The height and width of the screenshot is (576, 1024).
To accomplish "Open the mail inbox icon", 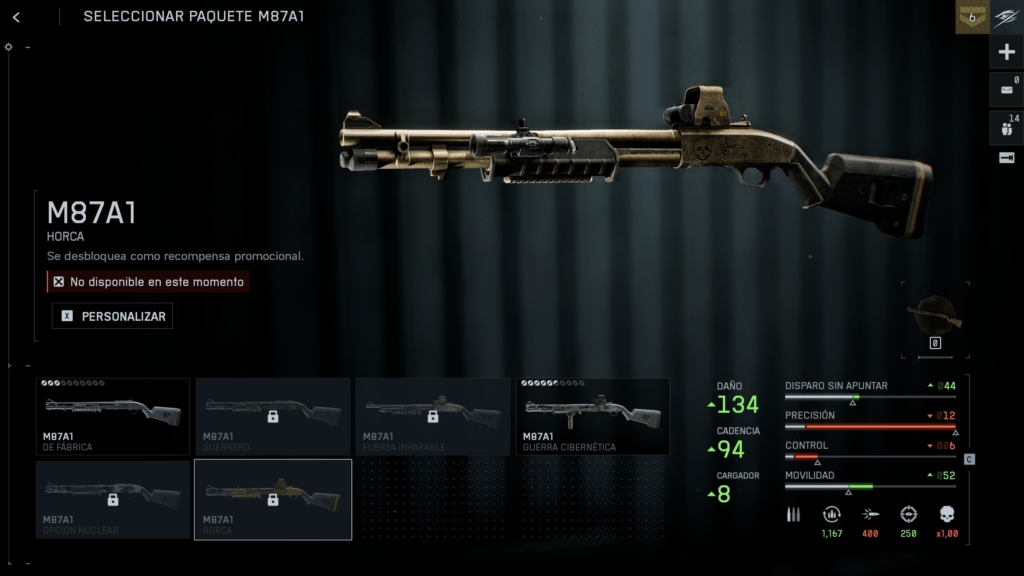I will click(1007, 89).
